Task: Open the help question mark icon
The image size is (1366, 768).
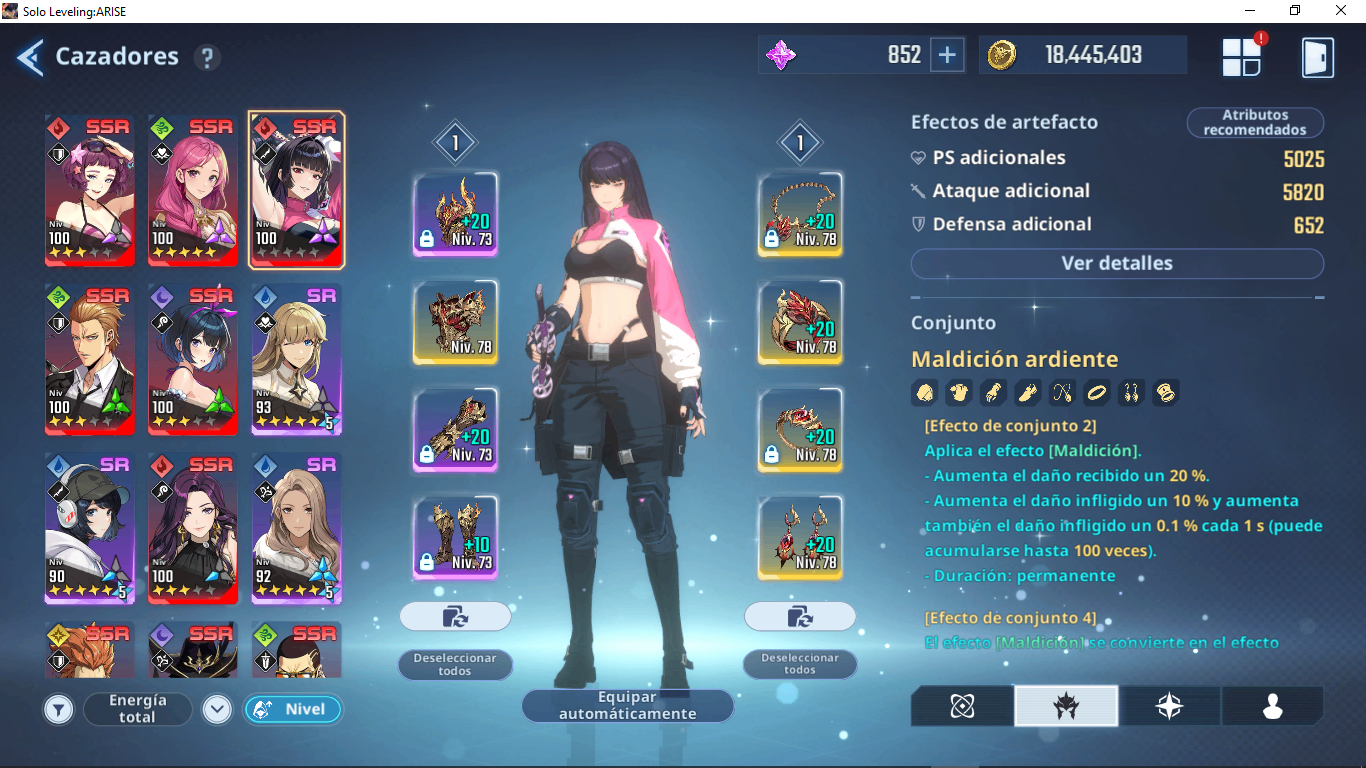Action: tap(207, 57)
